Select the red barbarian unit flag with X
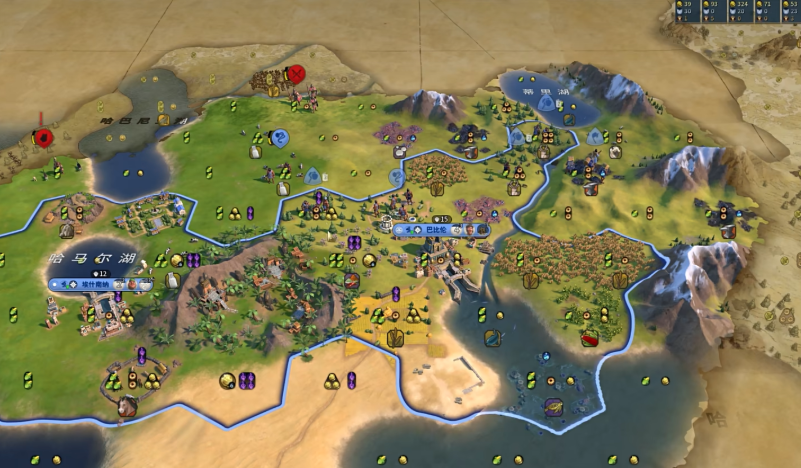This screenshot has height=468, width=801. tap(296, 74)
